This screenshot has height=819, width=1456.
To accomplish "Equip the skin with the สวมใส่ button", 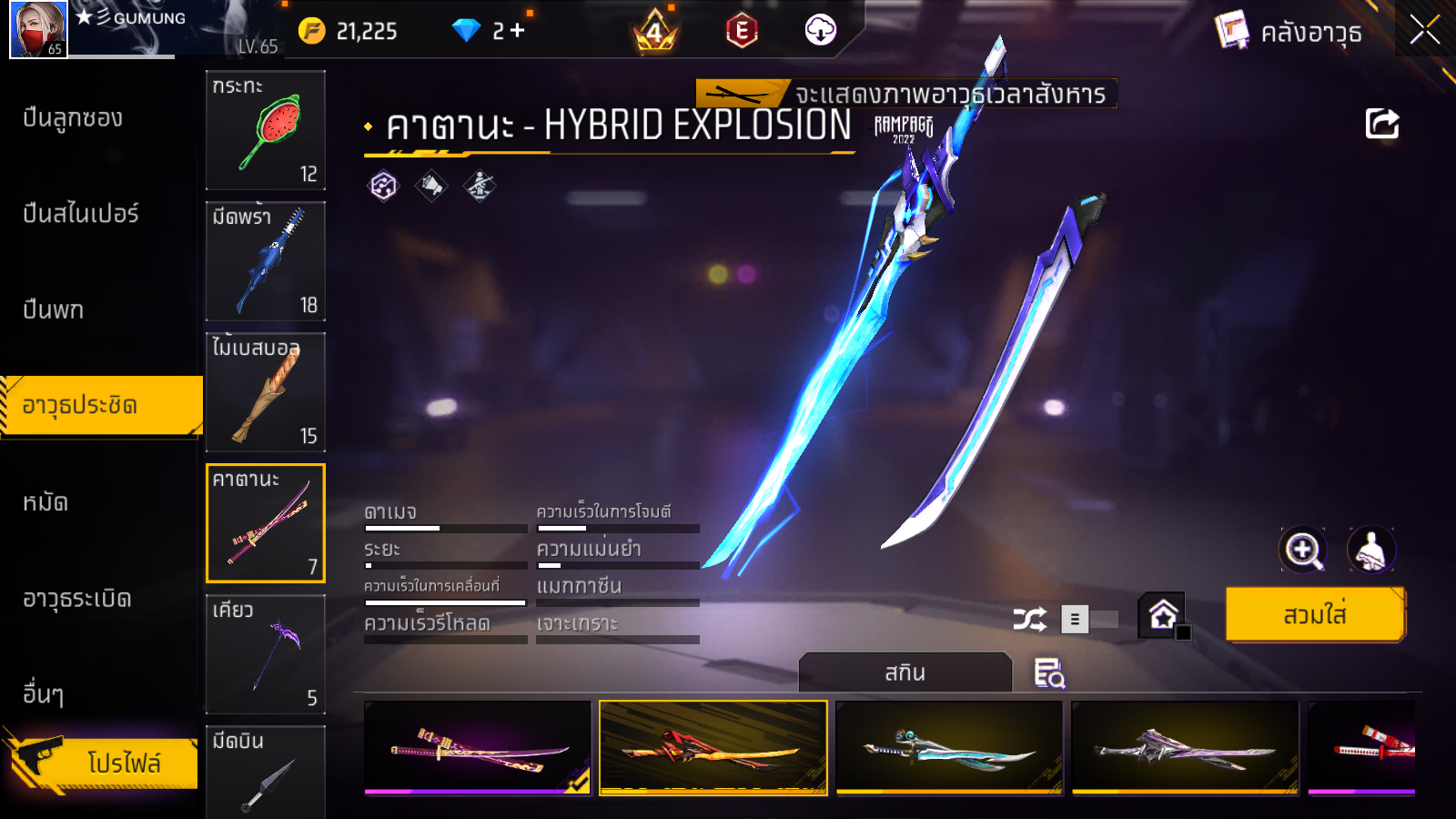I will (1314, 615).
